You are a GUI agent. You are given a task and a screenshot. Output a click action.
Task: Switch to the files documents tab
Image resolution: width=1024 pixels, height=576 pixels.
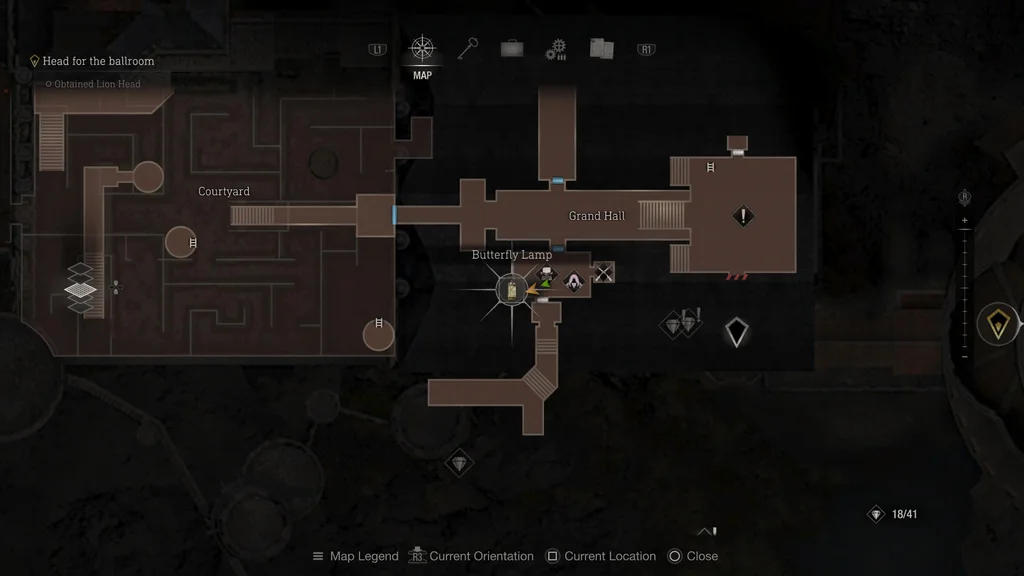click(601, 49)
